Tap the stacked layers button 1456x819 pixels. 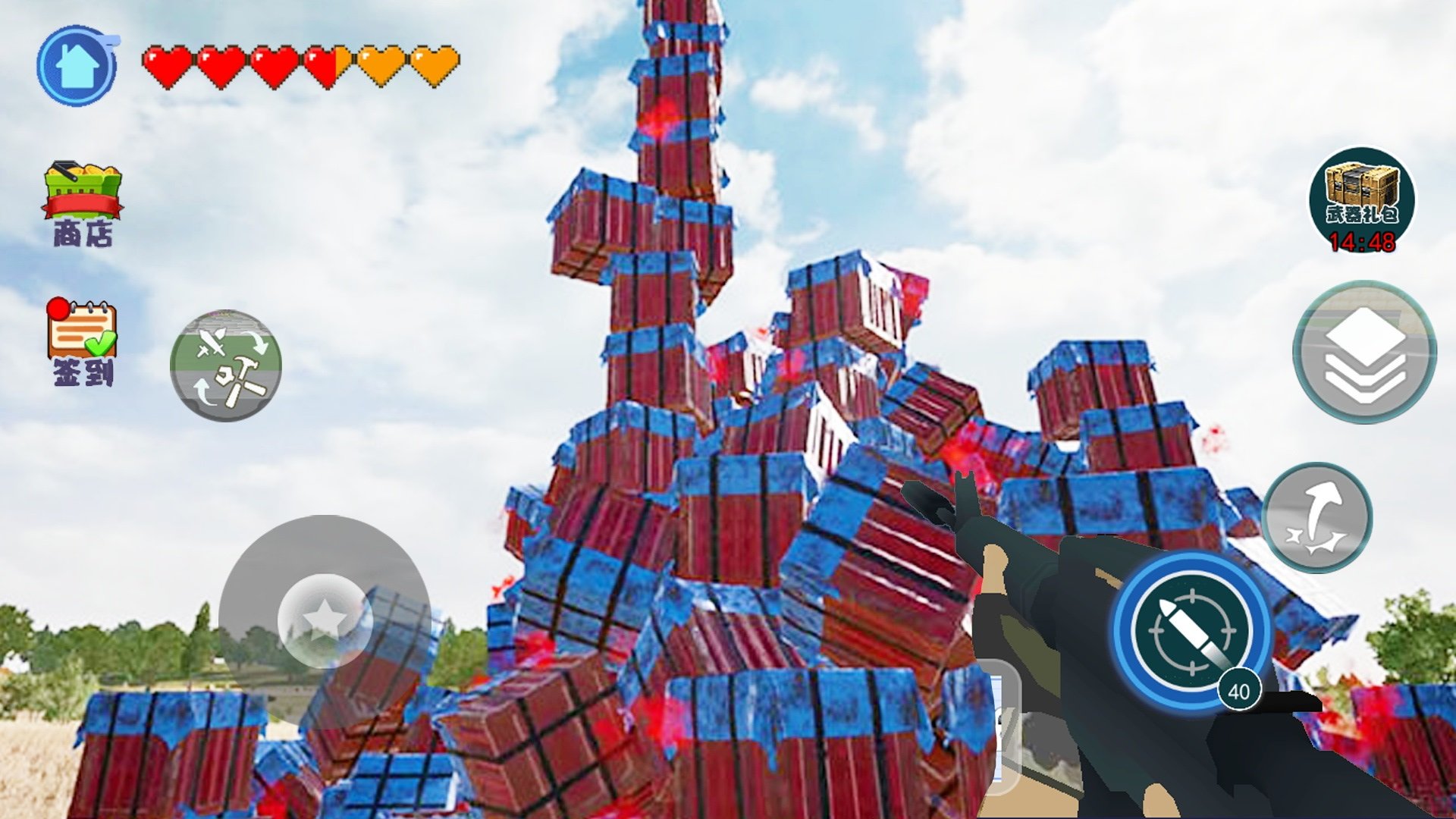(x=1364, y=353)
